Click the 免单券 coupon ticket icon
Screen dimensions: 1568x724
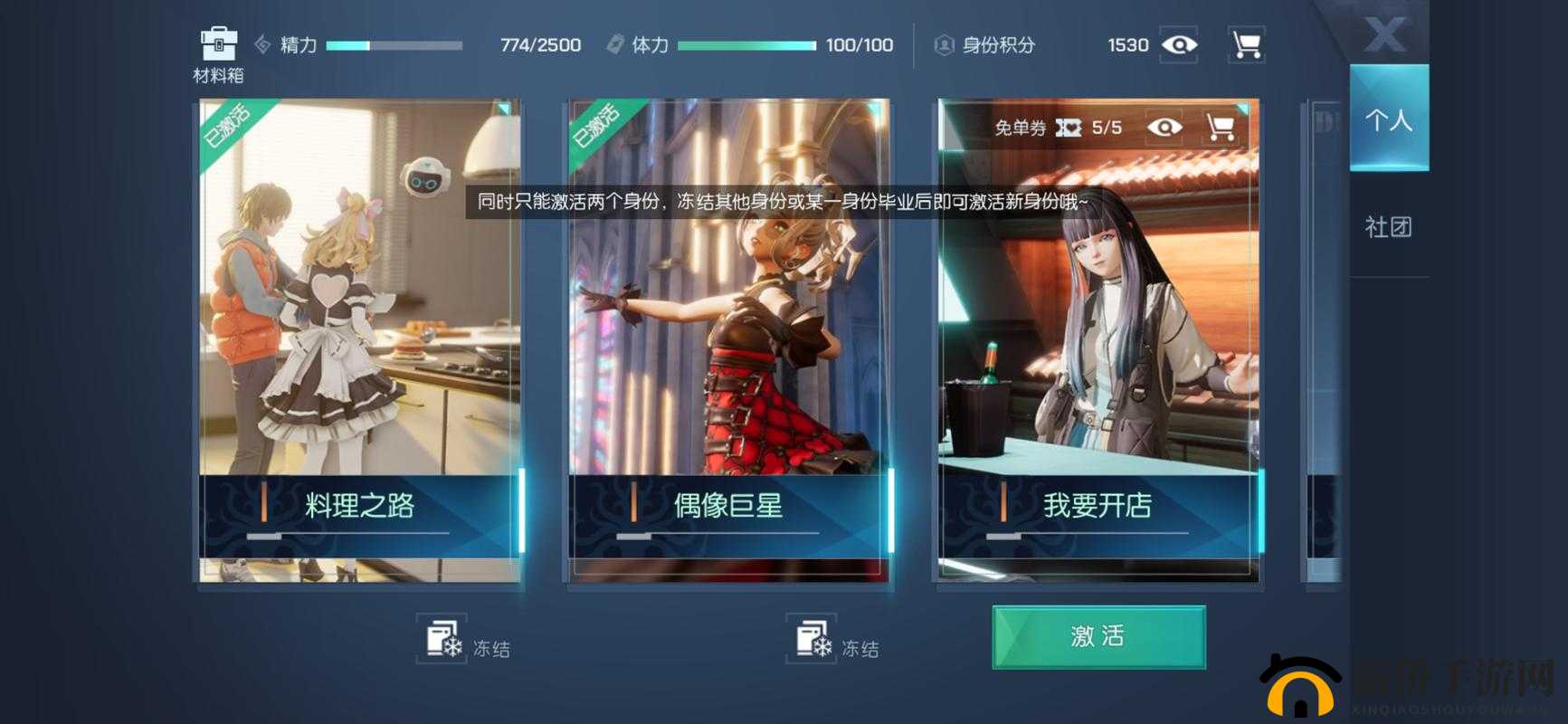coord(1070,128)
